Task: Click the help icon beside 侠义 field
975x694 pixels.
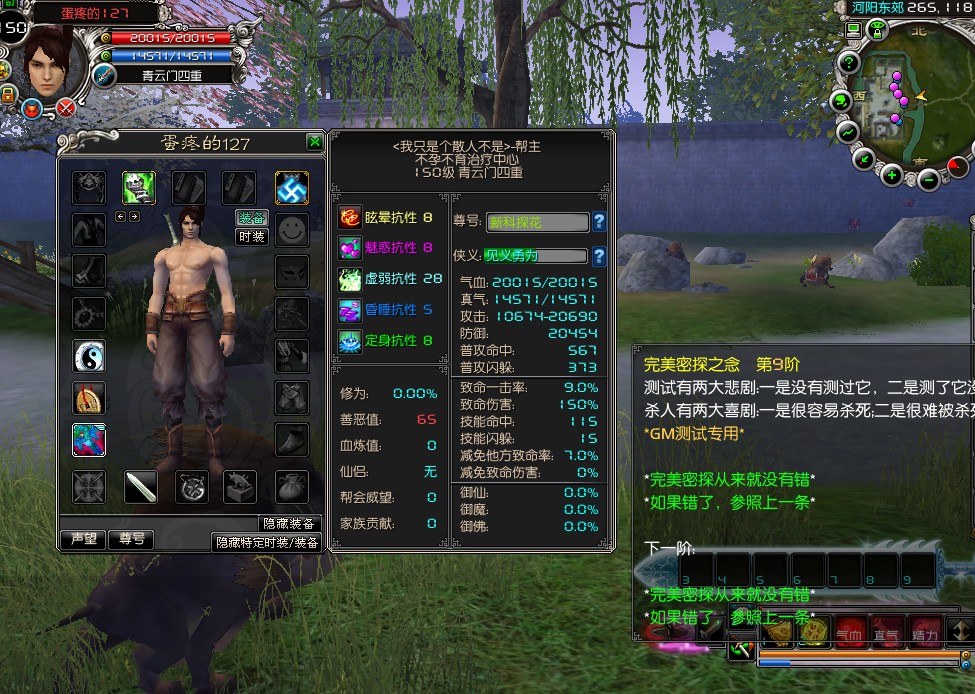Action: (x=599, y=256)
